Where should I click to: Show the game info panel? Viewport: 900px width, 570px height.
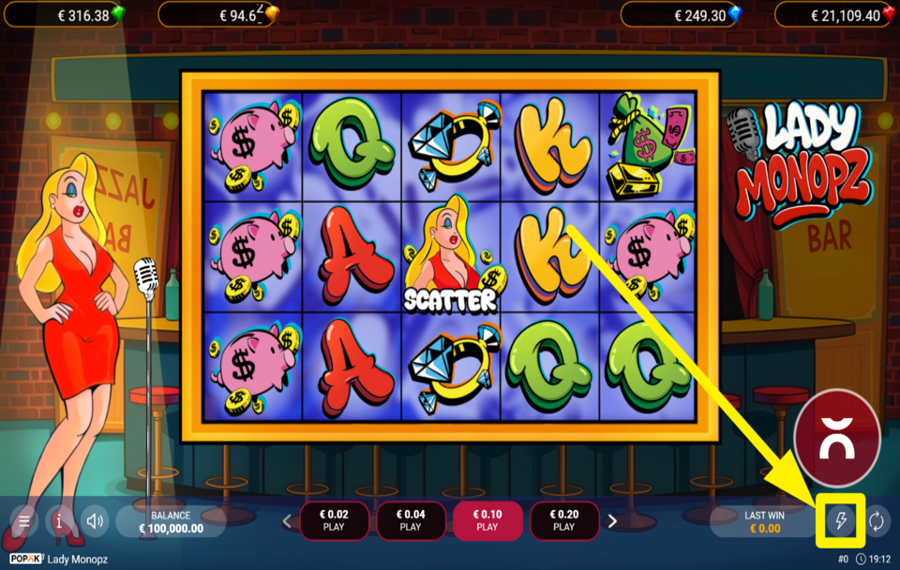coord(60,521)
